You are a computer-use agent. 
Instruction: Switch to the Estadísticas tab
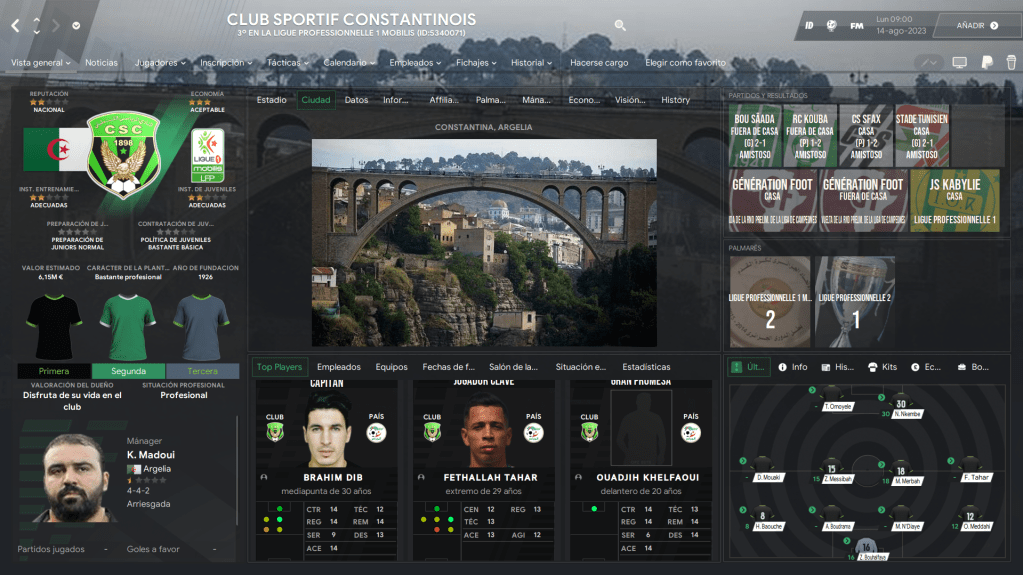[x=646, y=367]
